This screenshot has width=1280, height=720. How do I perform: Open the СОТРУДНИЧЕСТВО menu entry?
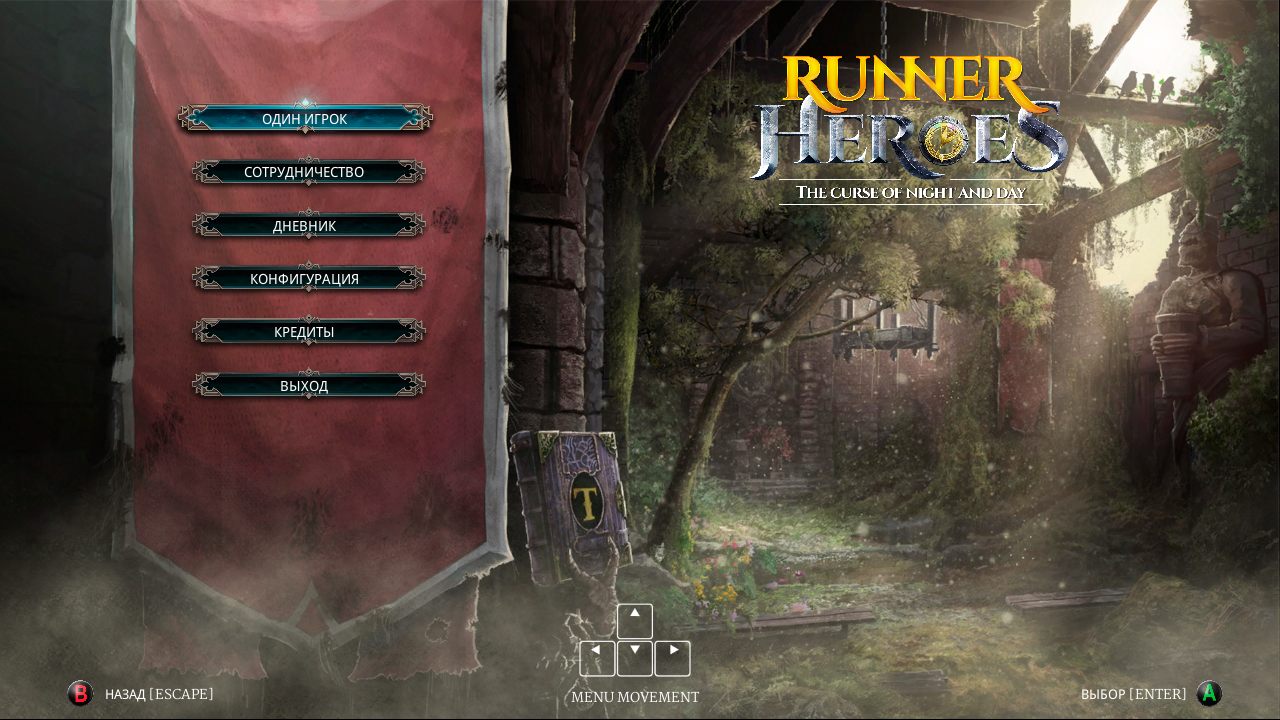[305, 172]
